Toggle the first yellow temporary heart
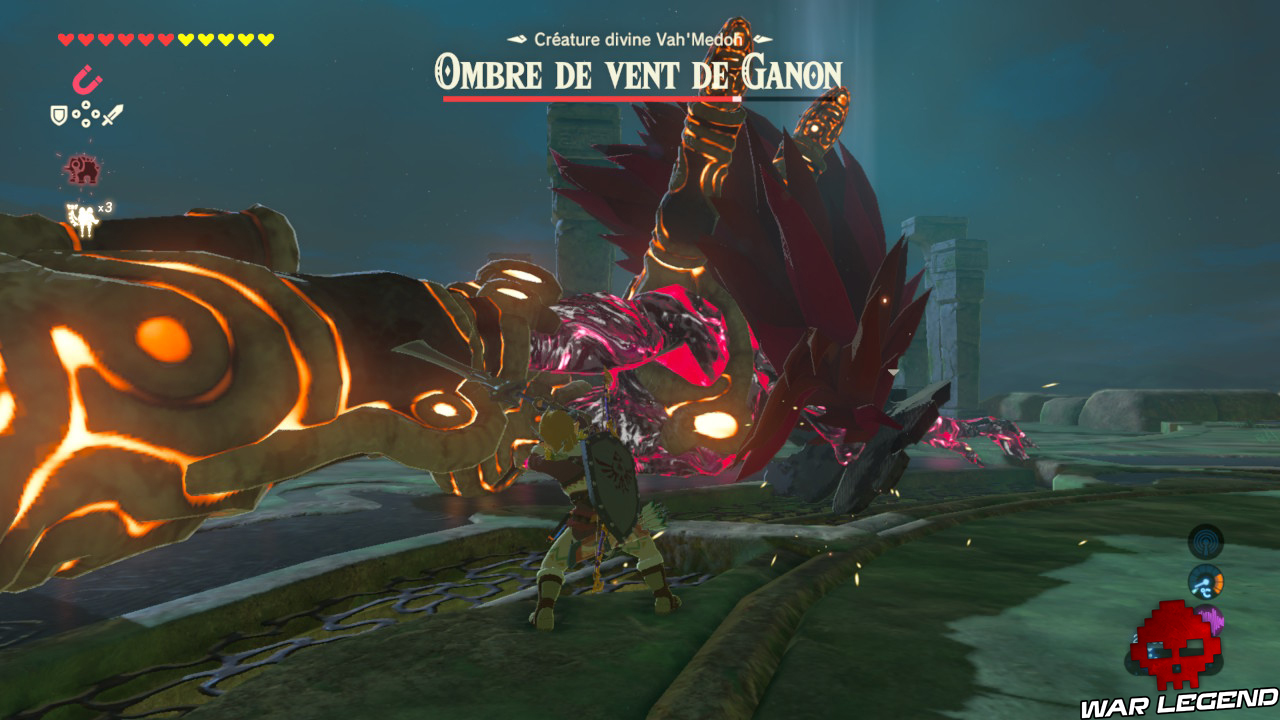 tap(184, 38)
